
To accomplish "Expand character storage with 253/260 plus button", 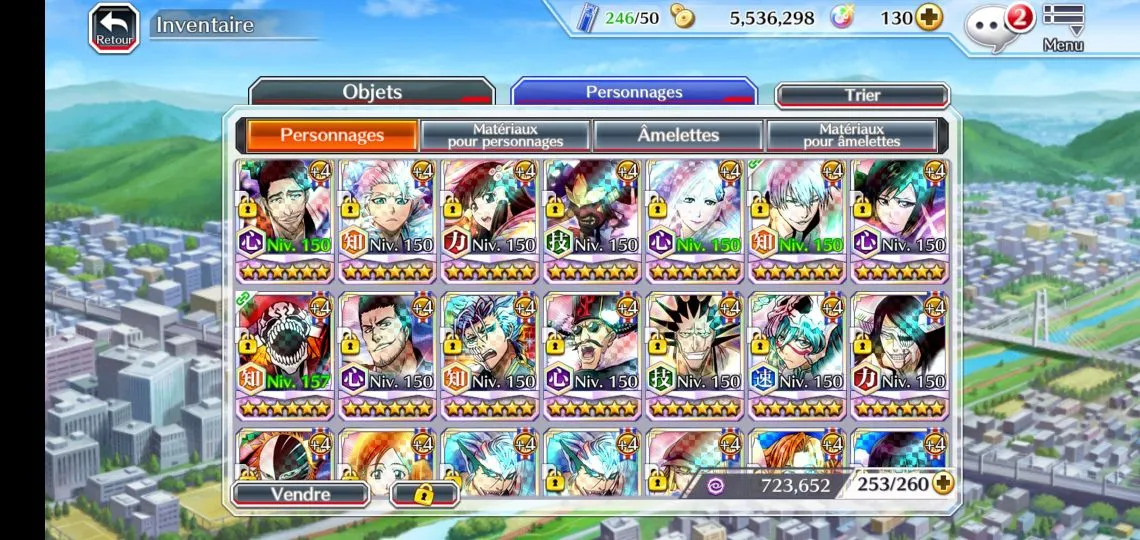I will (942, 484).
